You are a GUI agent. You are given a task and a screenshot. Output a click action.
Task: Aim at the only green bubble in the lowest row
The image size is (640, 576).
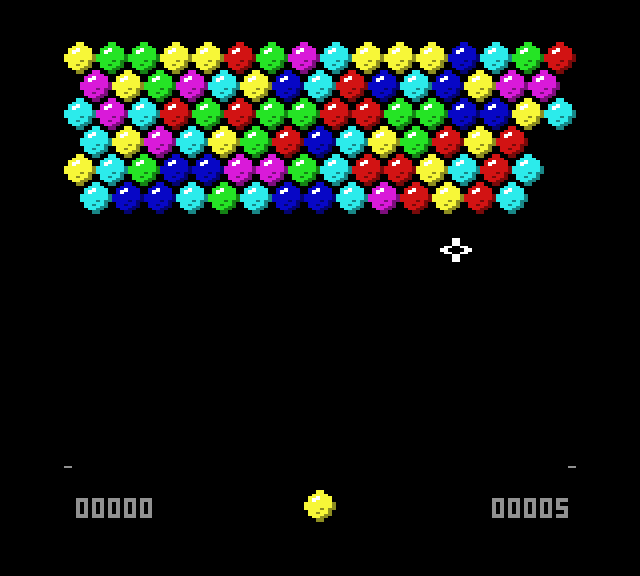point(223,197)
